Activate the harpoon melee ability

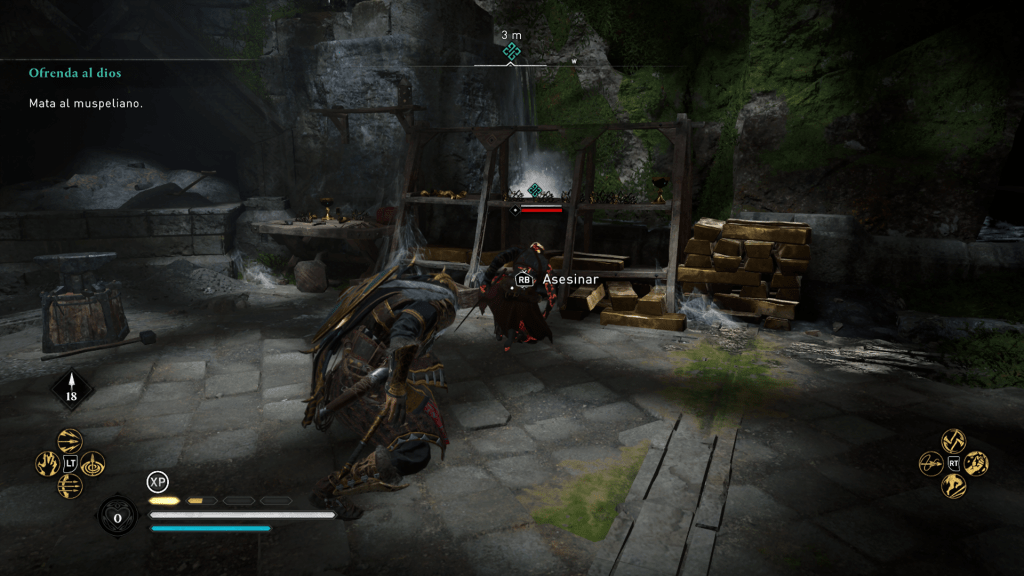coord(930,463)
